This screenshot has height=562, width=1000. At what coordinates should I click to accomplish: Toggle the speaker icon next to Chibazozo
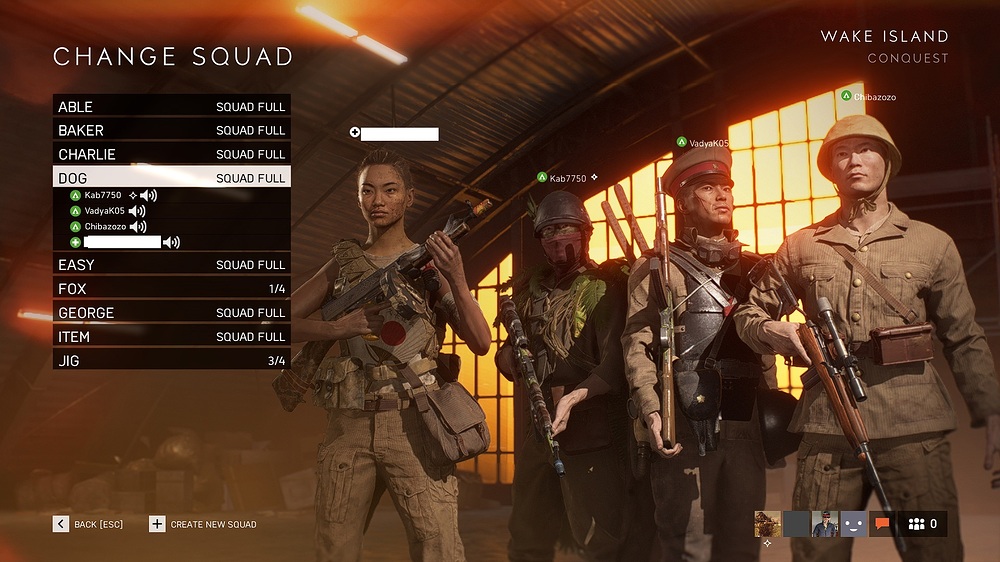[138, 227]
